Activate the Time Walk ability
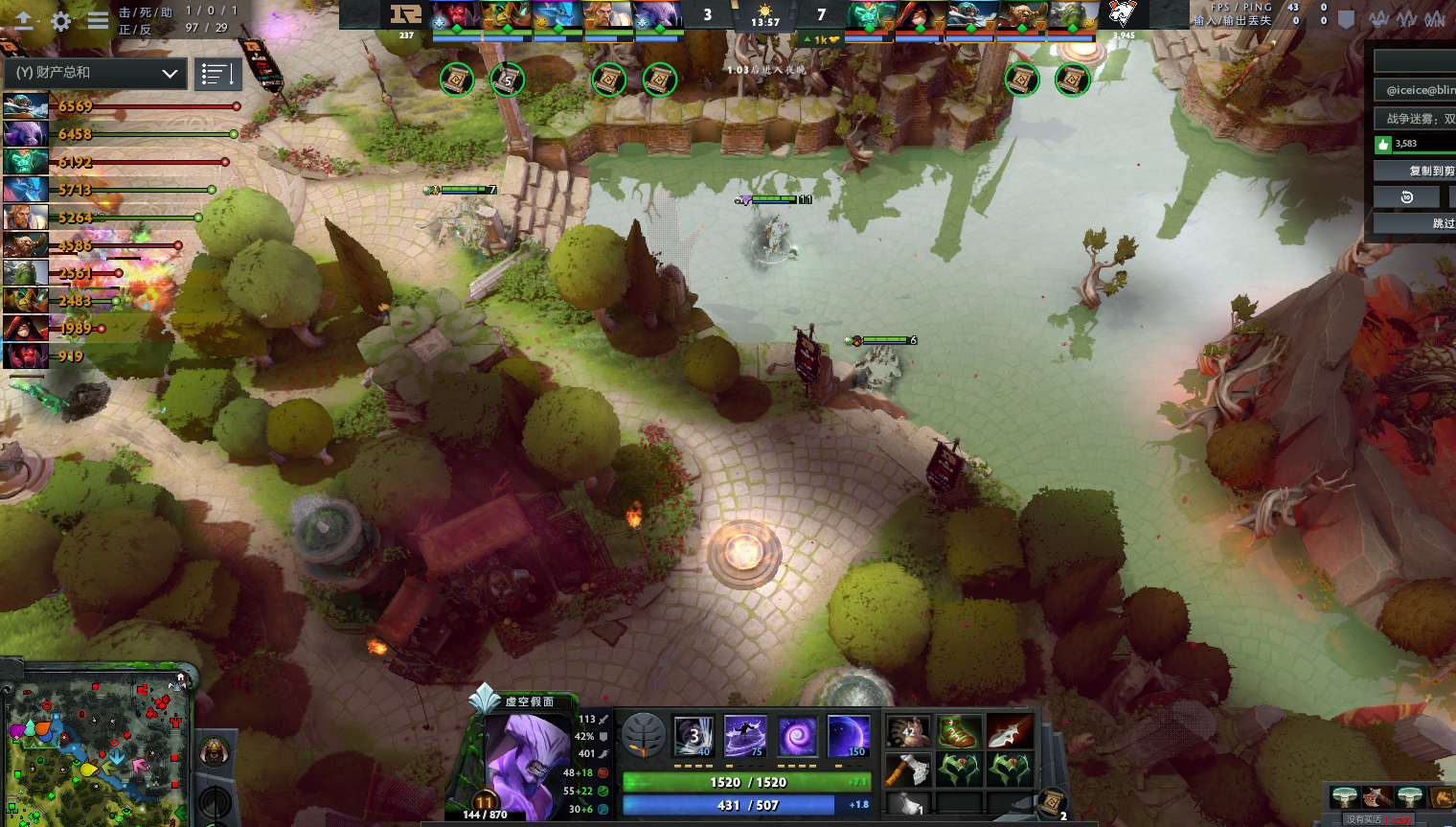Viewport: 1456px width, 827px height. tap(694, 736)
